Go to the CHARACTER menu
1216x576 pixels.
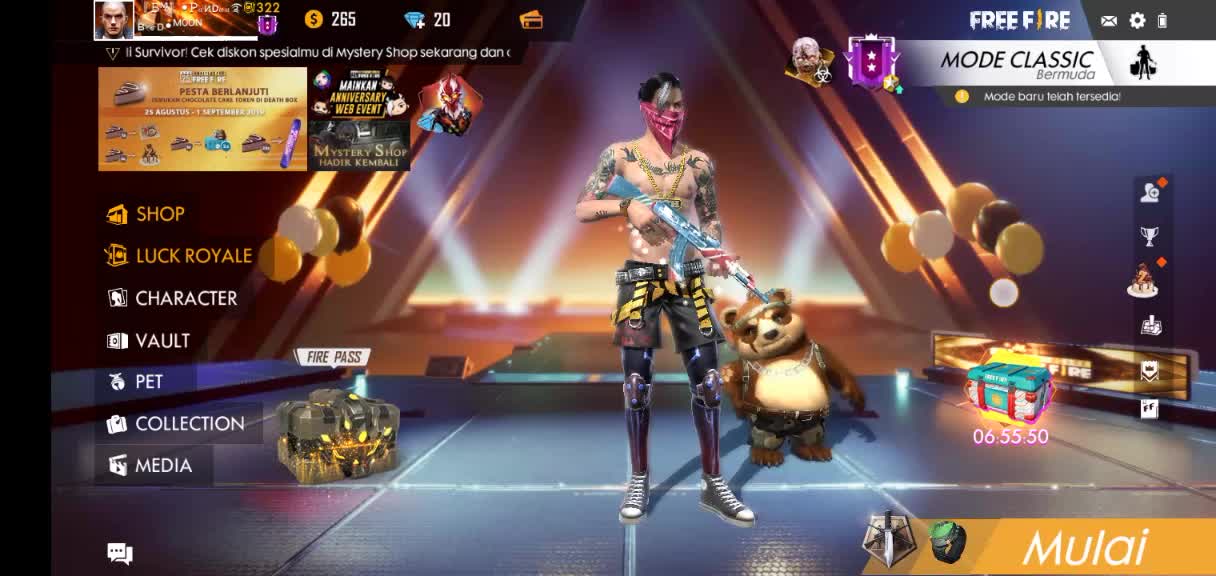click(173, 298)
